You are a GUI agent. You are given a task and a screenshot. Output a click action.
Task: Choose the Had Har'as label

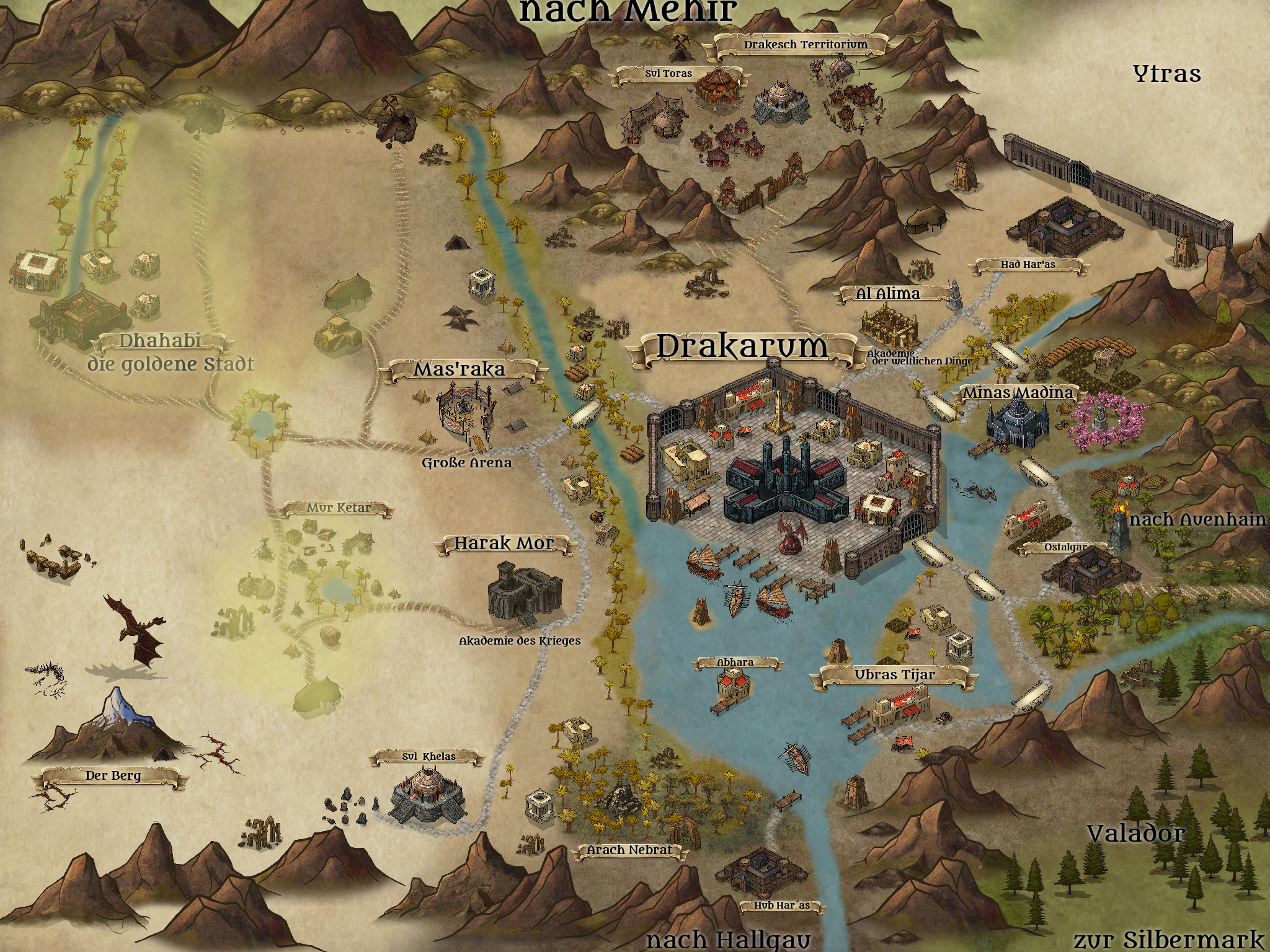(1028, 265)
